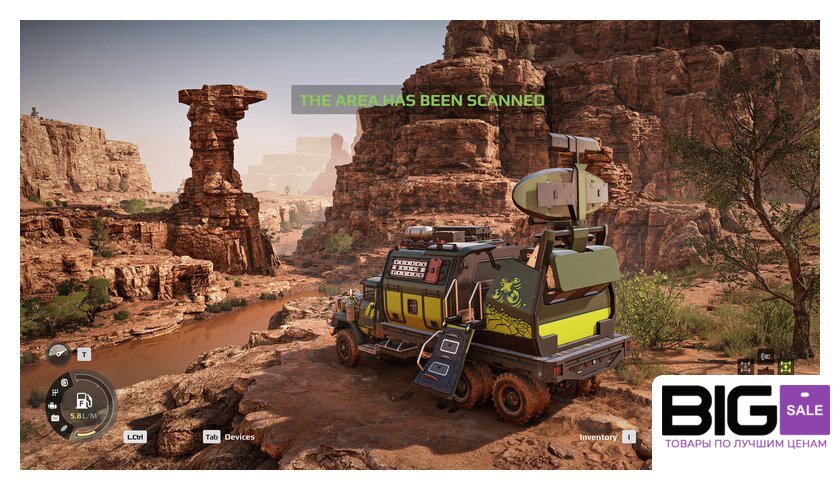Click the fuel pump gauge icon
The height and width of the screenshot is (490, 840).
point(84,400)
